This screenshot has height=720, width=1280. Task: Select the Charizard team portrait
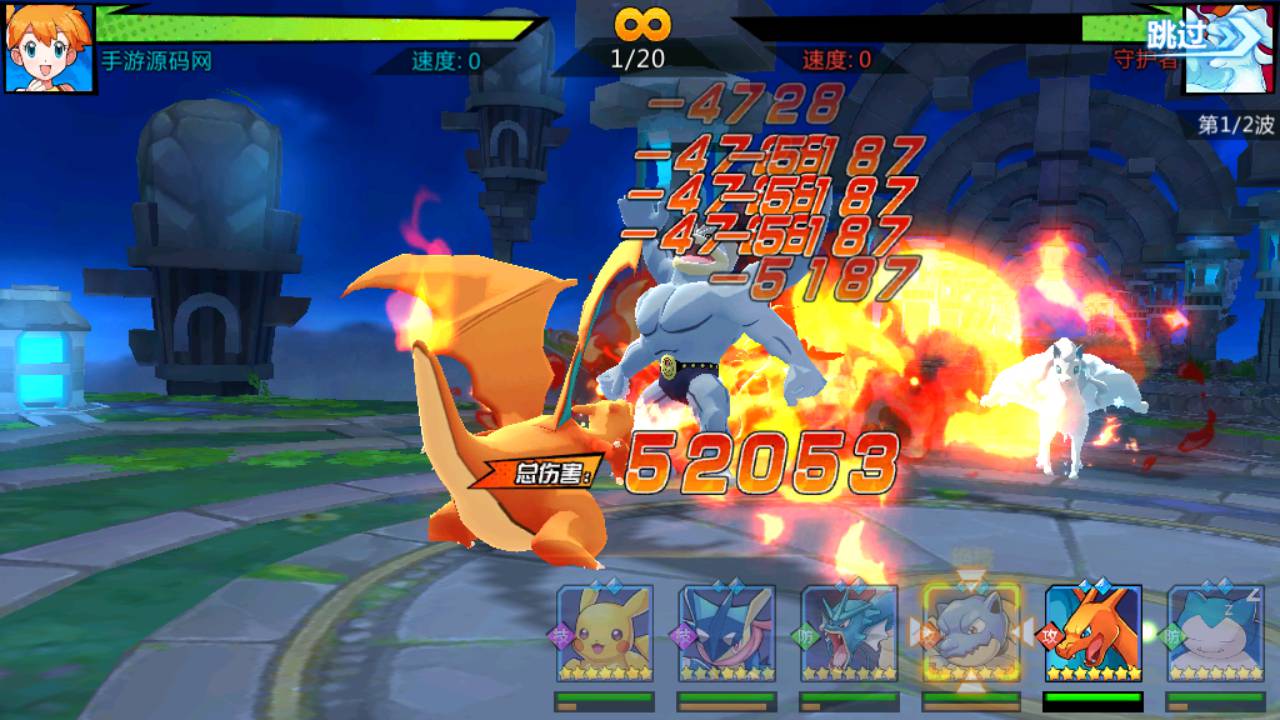click(x=1092, y=634)
